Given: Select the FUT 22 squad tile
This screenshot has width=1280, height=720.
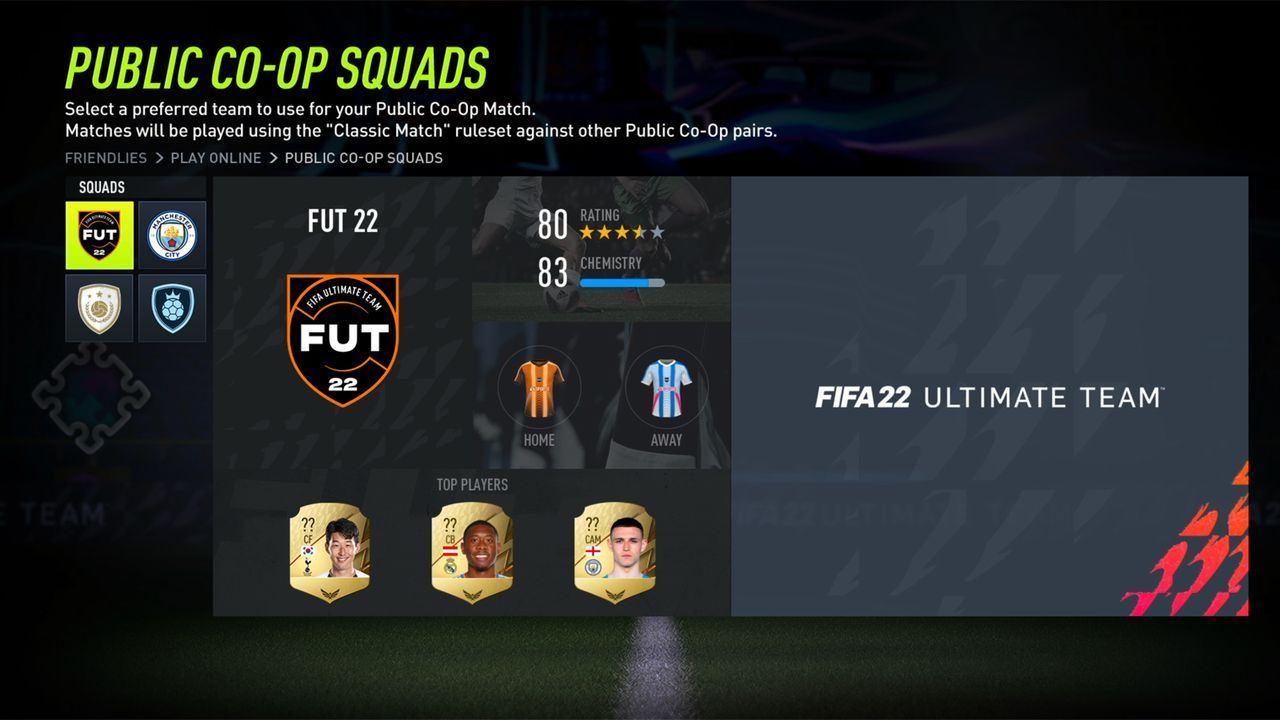Looking at the screenshot, I should pos(99,235).
